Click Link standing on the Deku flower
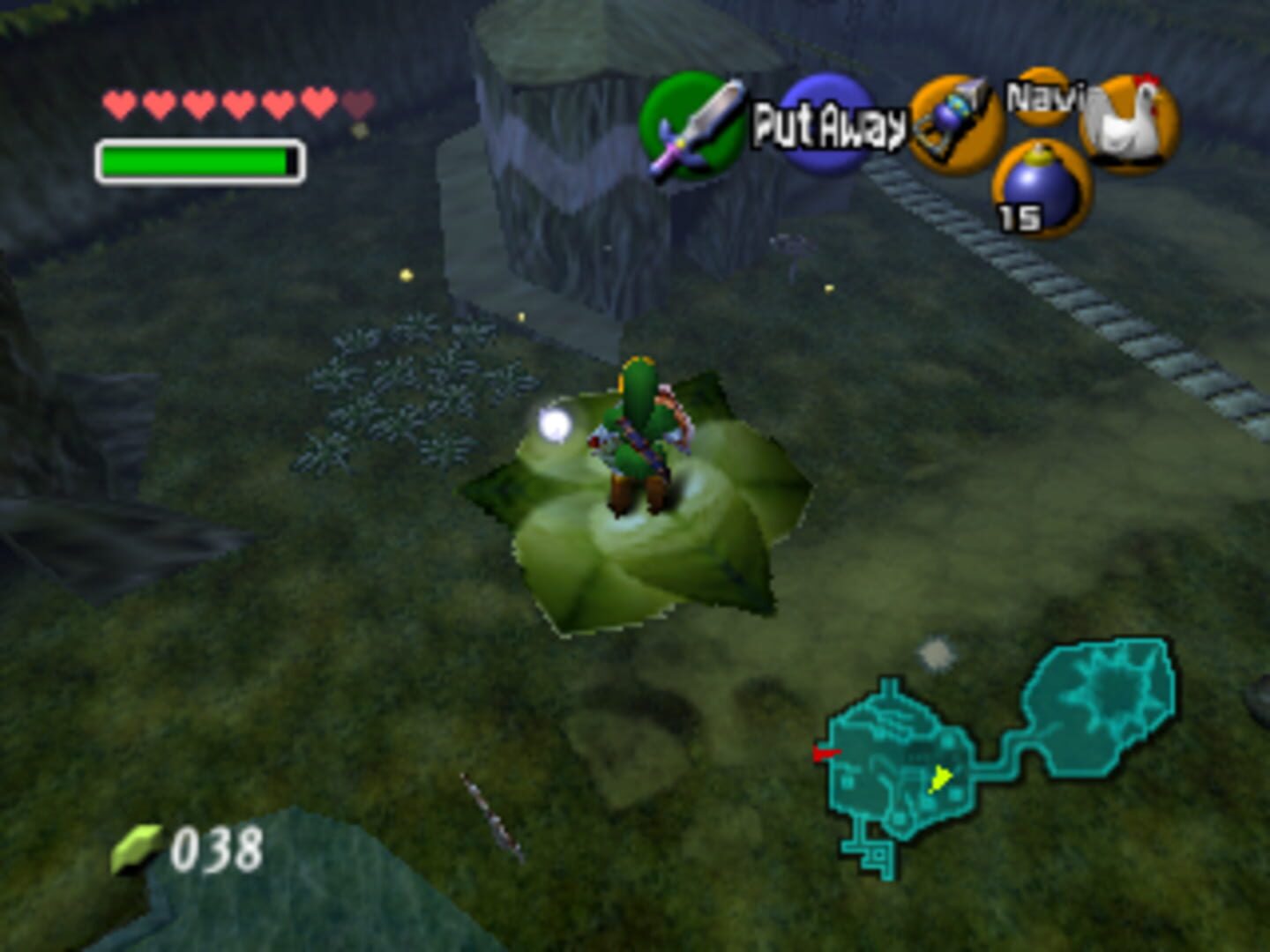The width and height of the screenshot is (1270, 952). click(x=639, y=432)
